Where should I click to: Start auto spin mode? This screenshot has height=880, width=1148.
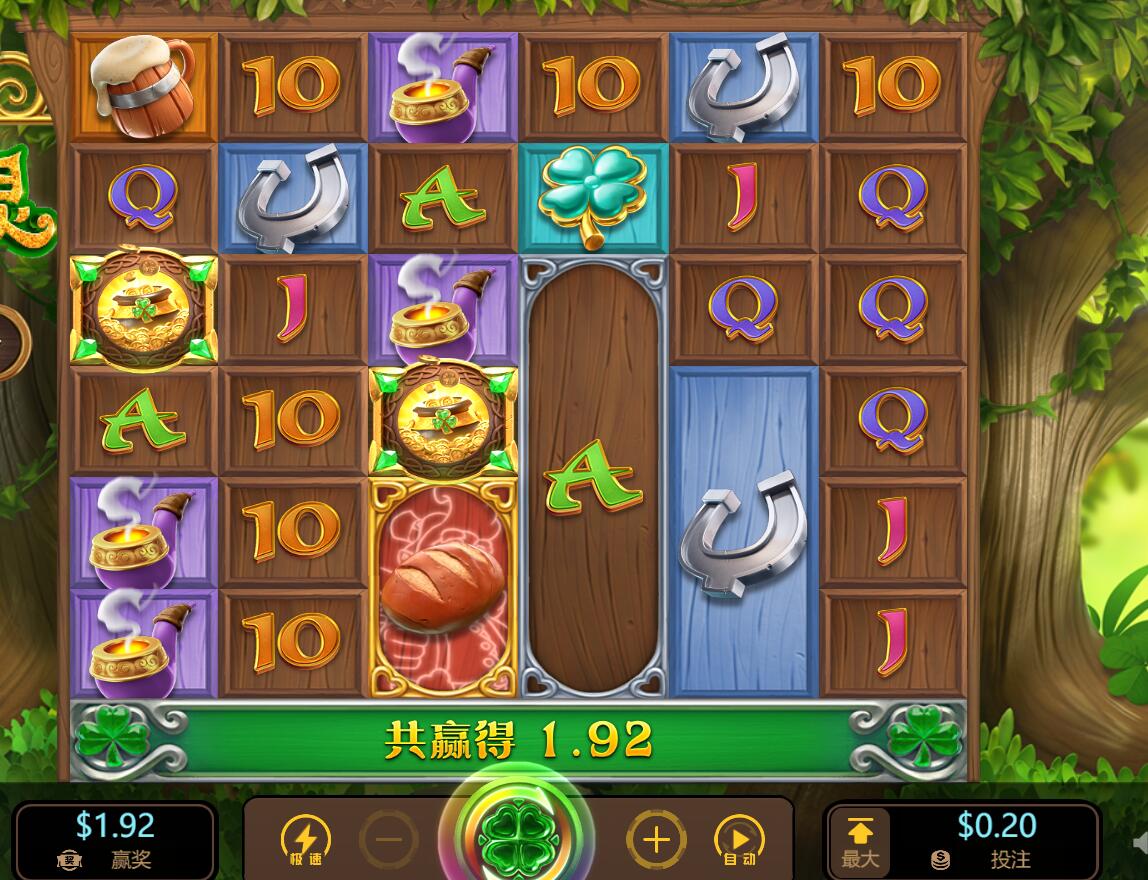click(x=739, y=839)
